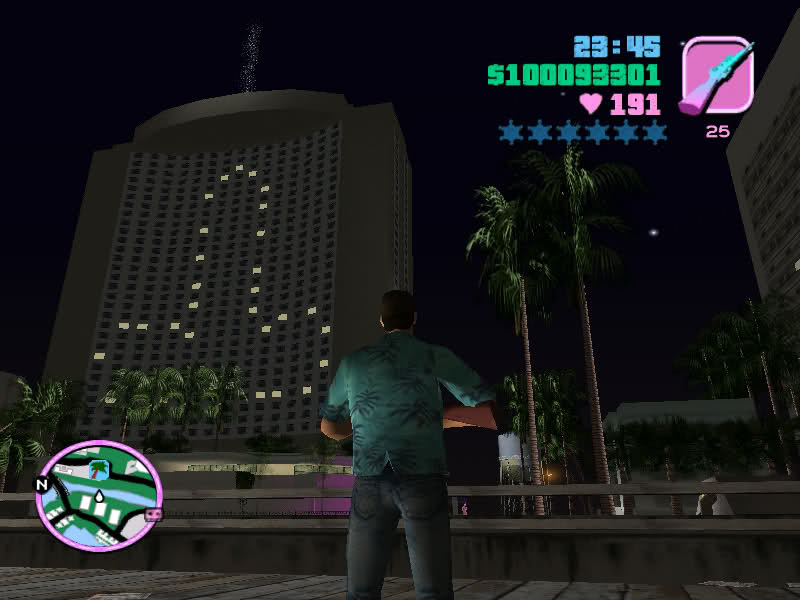
Task: Click the north N indicator on the minimap
Action: tap(42, 484)
